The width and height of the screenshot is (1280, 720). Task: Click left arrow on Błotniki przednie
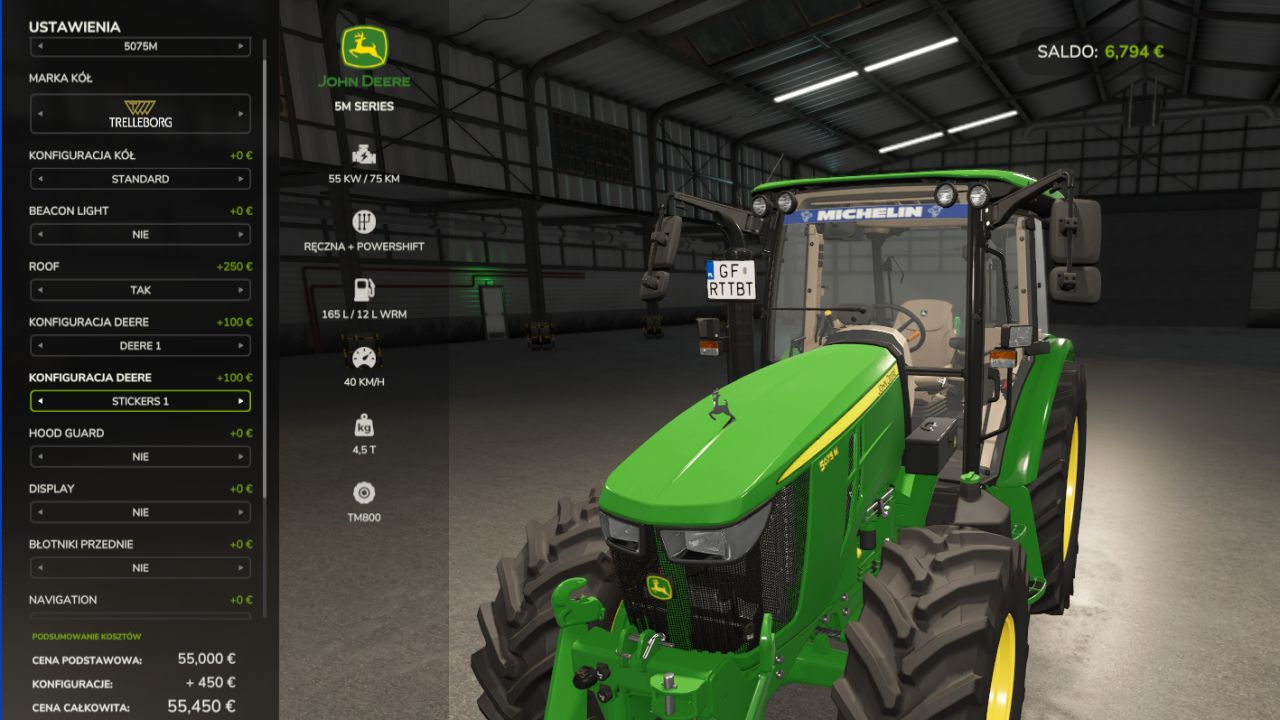(x=40, y=568)
